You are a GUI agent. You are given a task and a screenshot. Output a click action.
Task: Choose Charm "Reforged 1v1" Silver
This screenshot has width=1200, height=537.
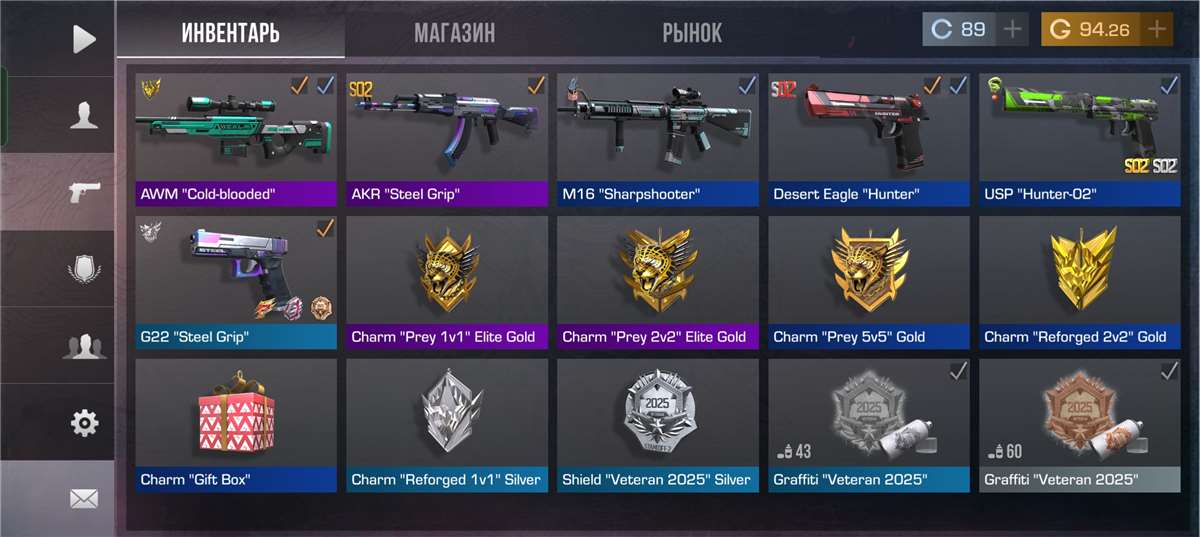447,424
